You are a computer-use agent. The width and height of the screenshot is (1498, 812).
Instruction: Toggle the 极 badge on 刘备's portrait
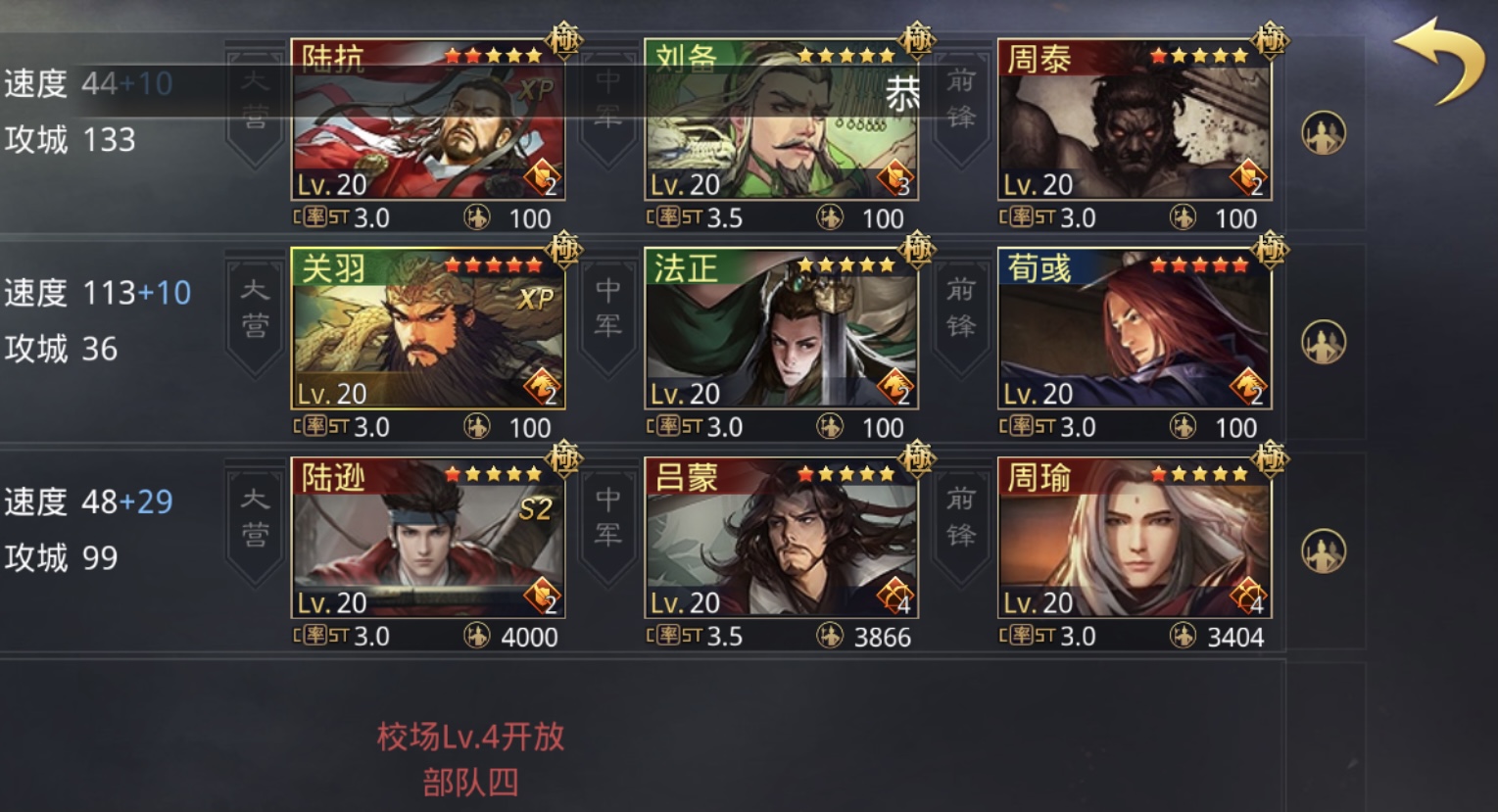coord(916,39)
